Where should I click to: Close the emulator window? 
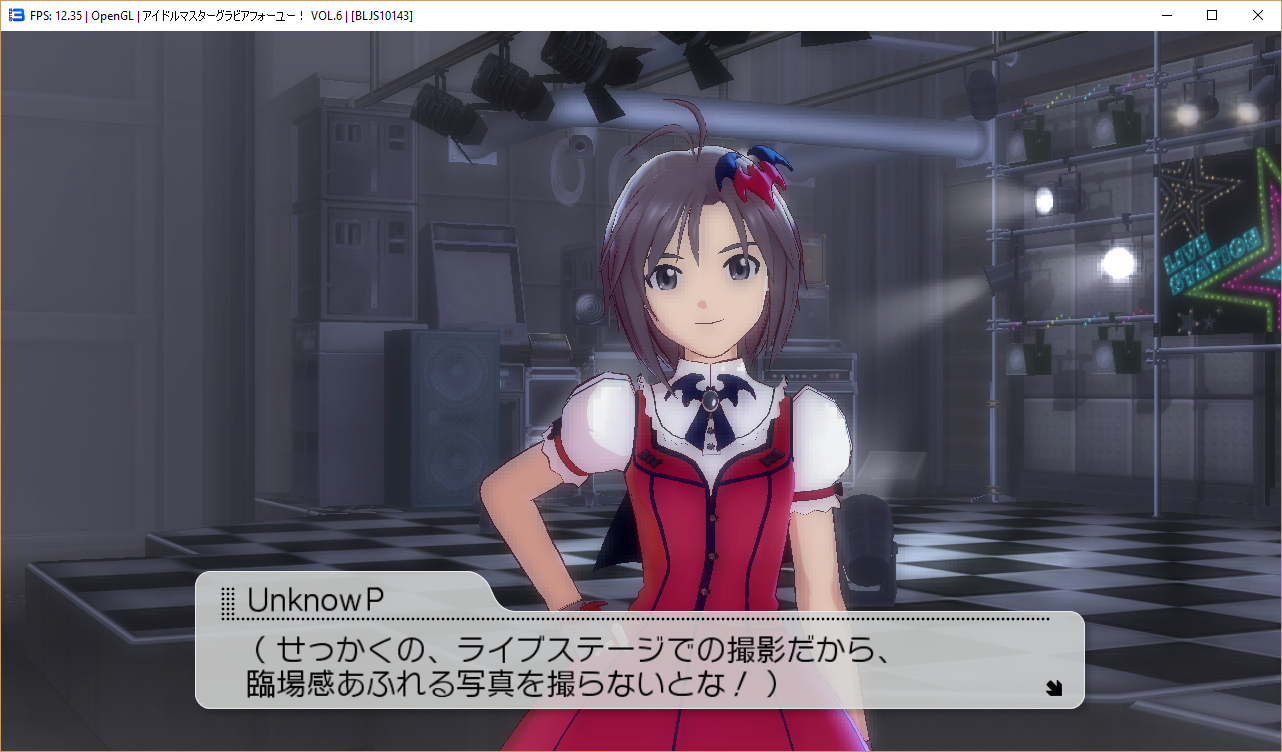pos(1258,15)
